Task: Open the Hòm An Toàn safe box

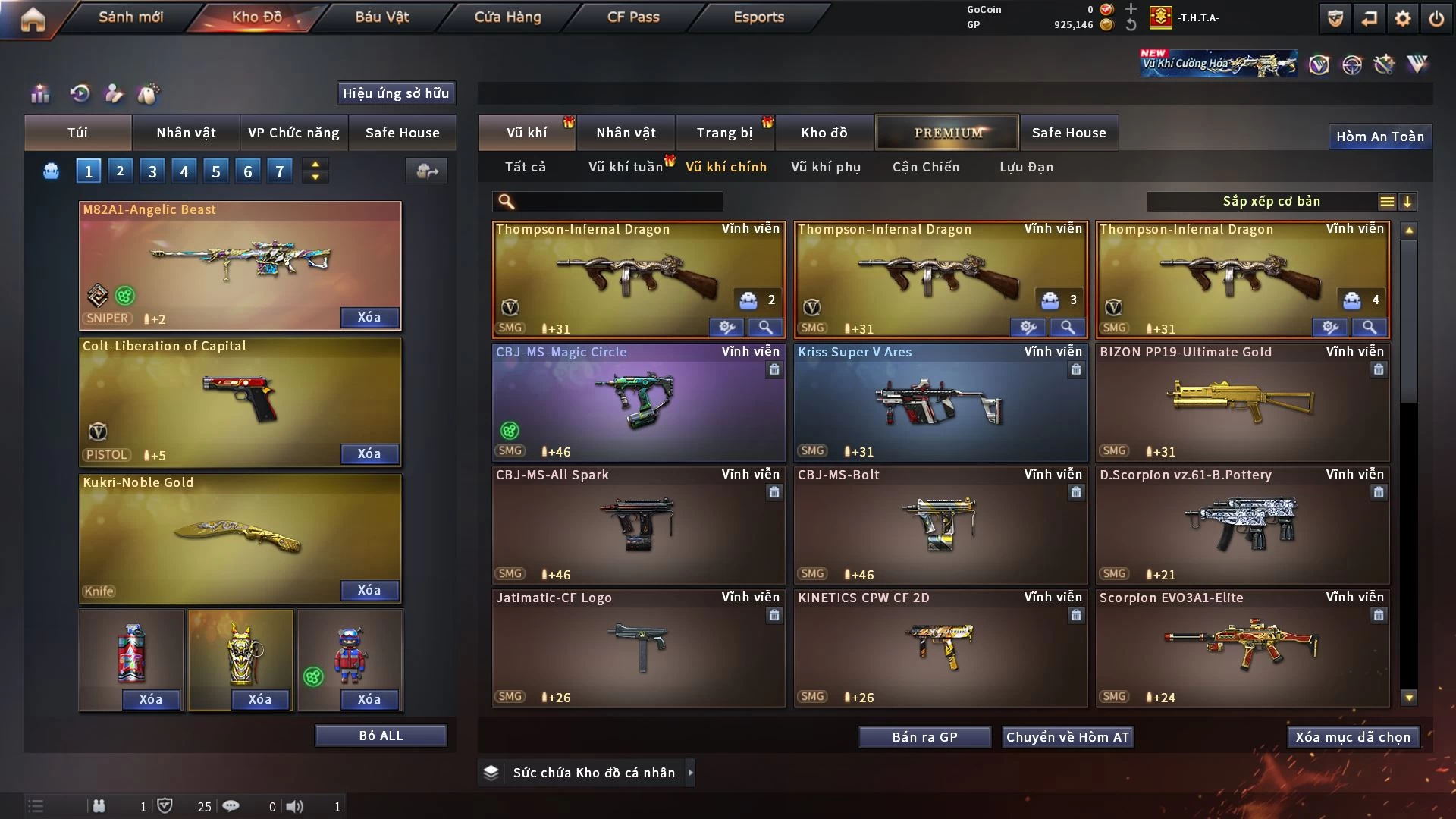Action: point(1379,136)
